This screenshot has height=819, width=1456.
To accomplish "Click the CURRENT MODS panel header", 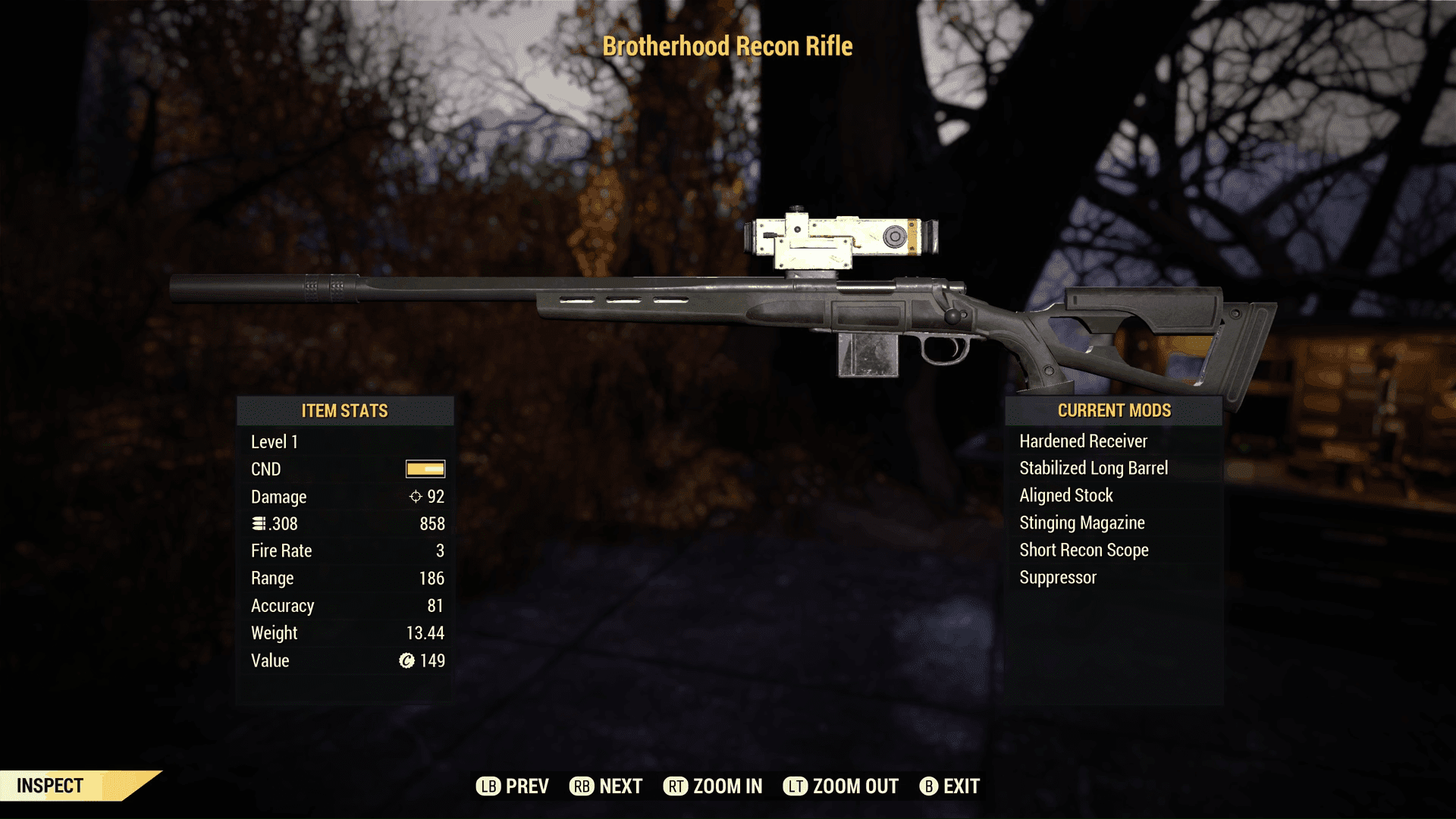I will [x=1113, y=410].
